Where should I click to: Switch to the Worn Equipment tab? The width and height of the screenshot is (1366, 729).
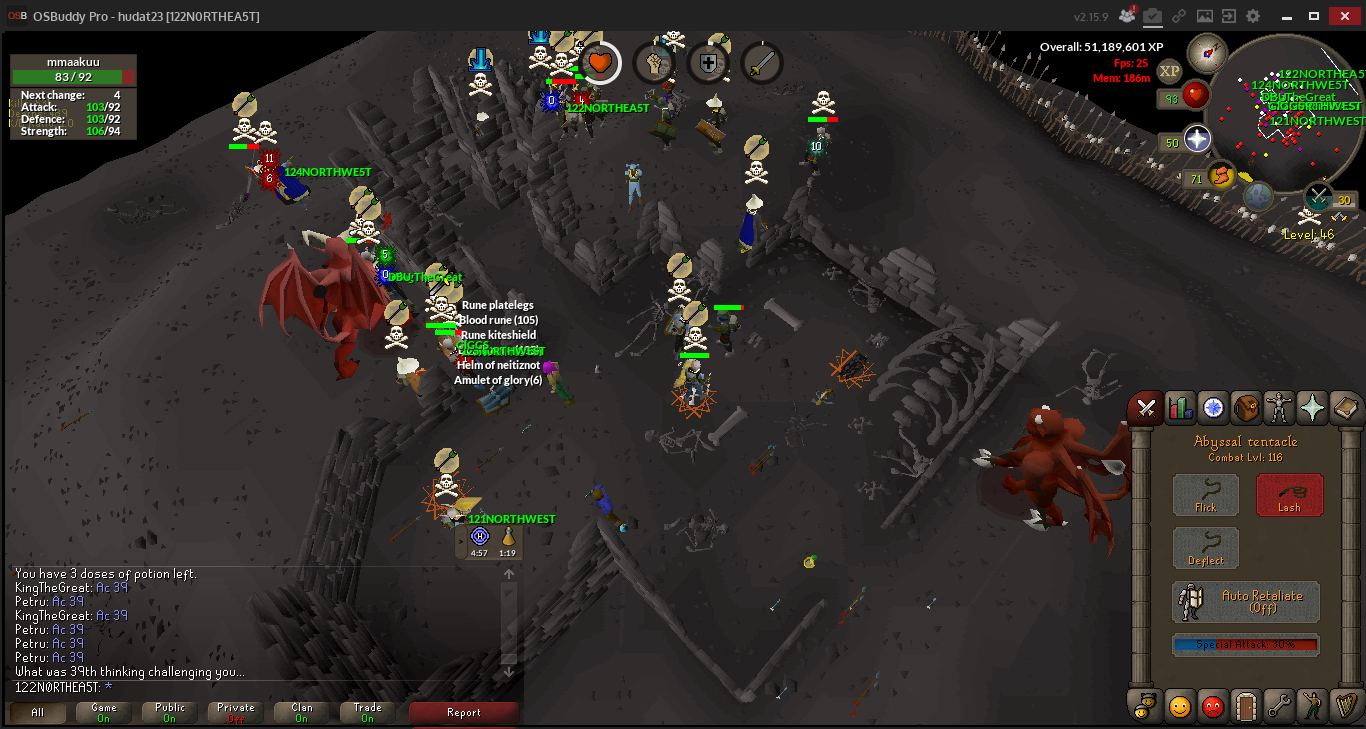1279,408
